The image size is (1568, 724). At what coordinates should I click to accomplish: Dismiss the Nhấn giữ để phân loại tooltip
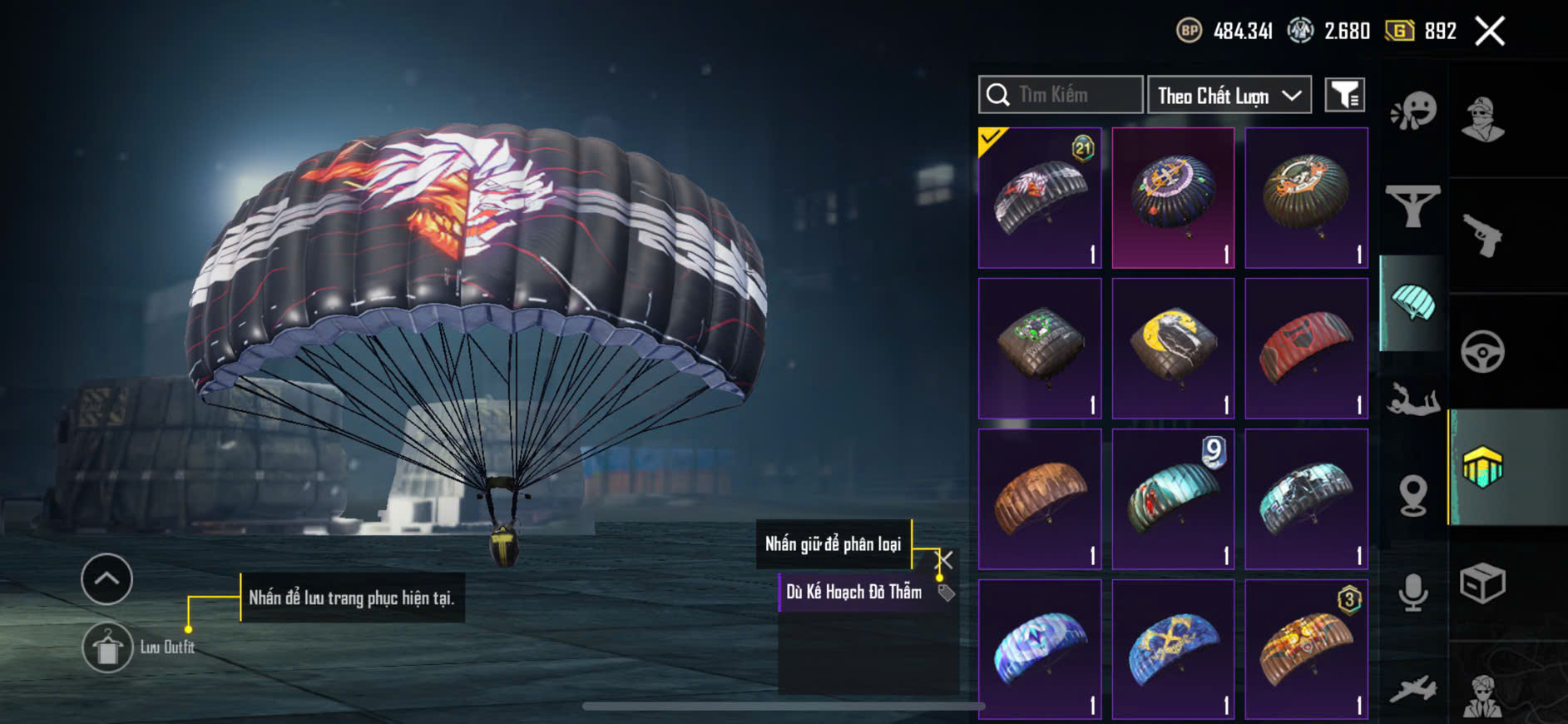pos(944,558)
